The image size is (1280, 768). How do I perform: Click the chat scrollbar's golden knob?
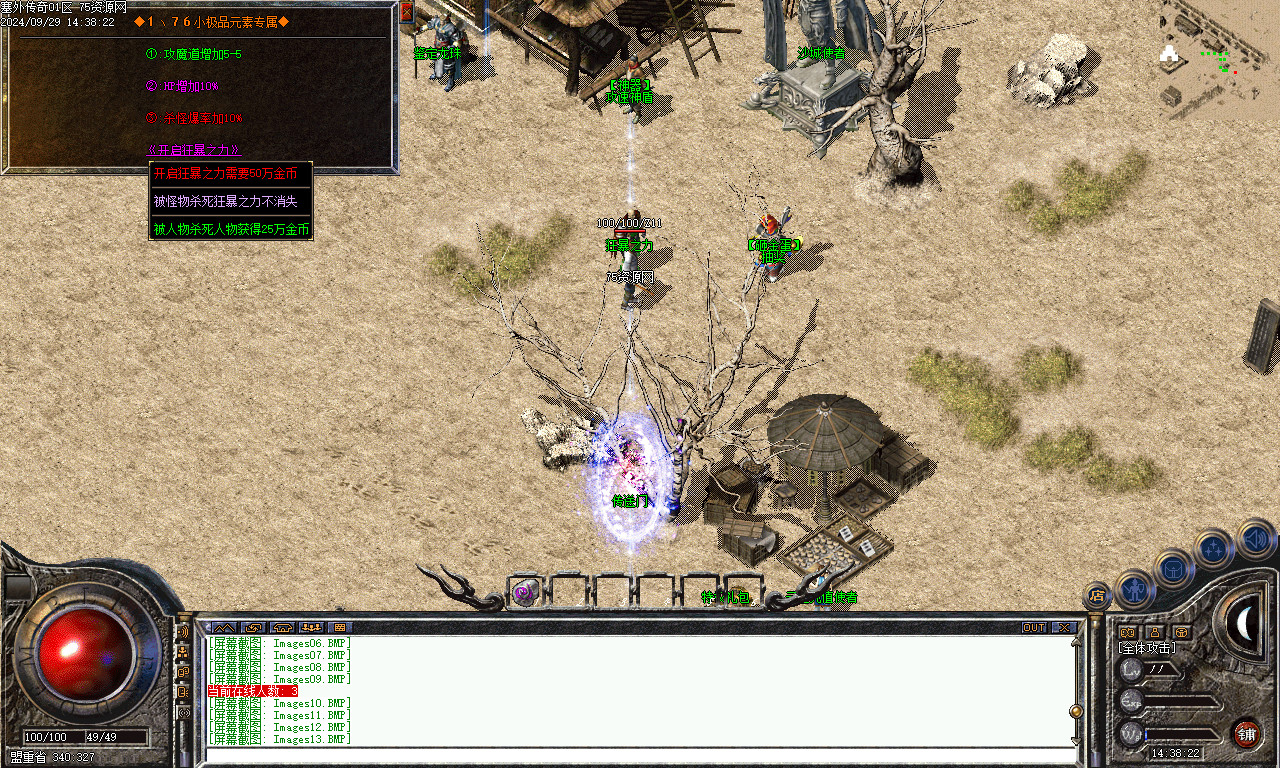tap(1076, 712)
